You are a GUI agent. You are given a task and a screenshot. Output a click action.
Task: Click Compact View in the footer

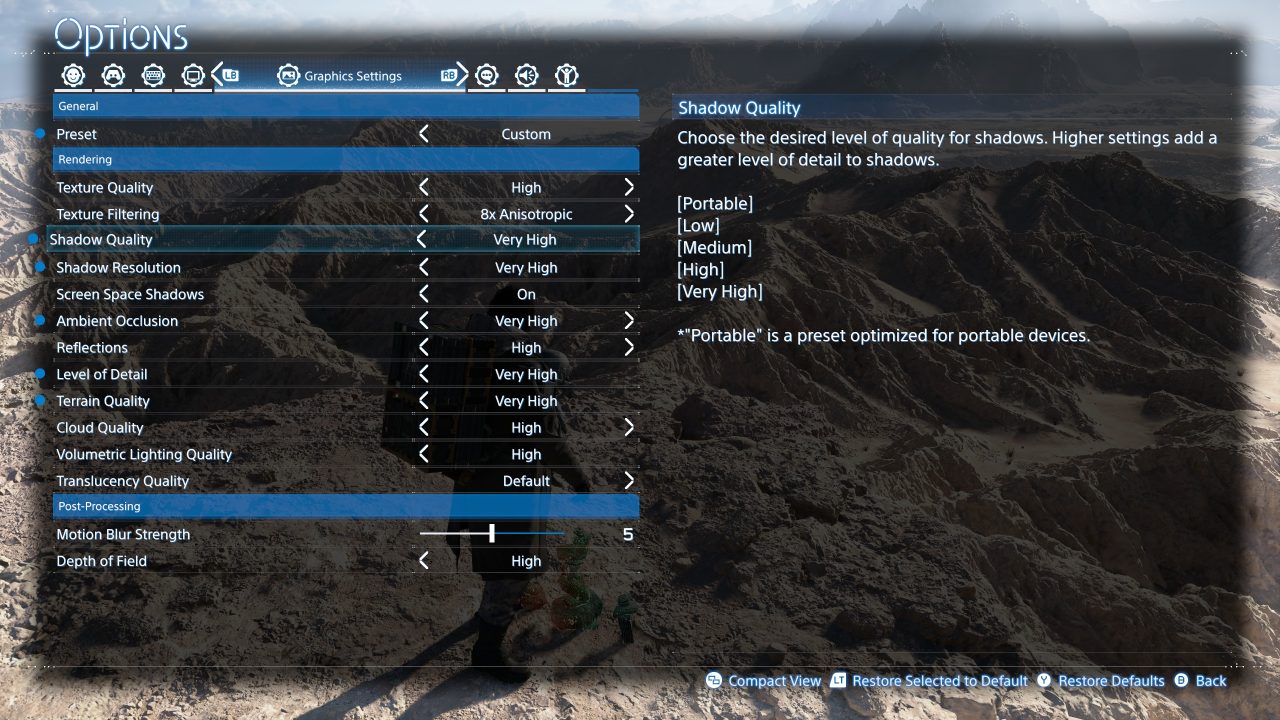(x=775, y=680)
